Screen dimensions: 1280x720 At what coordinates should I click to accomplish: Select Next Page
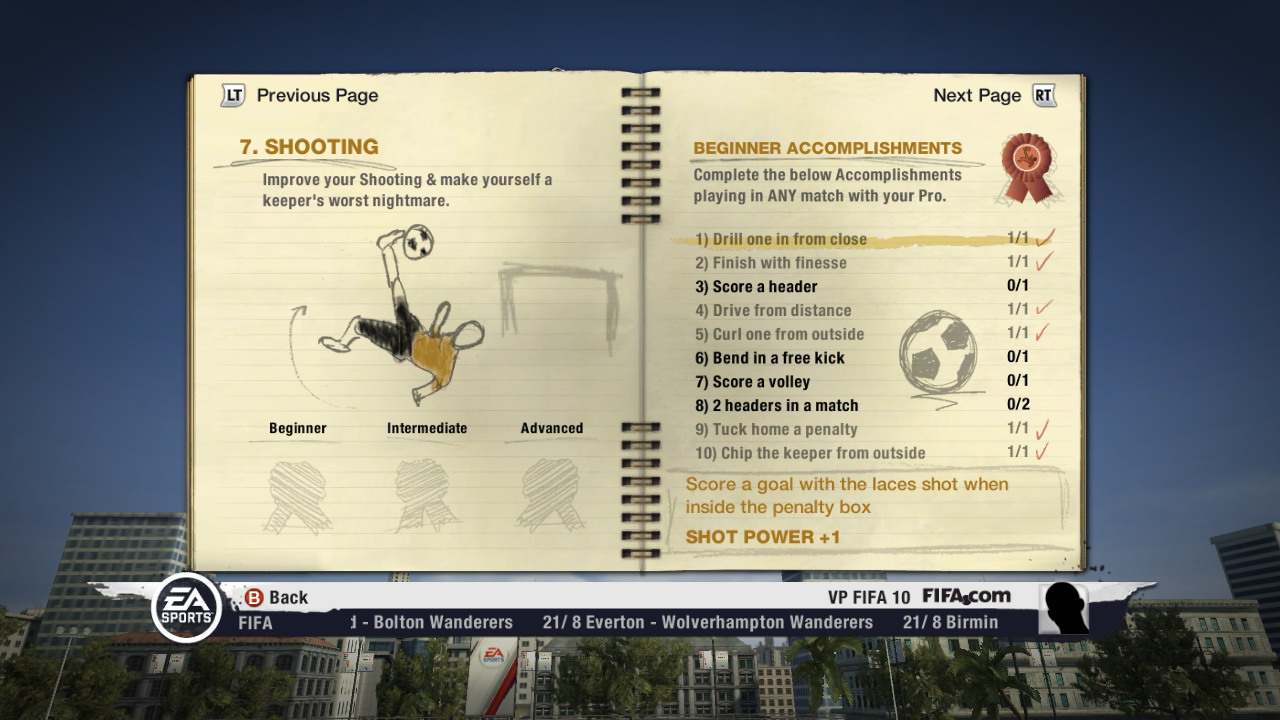(978, 95)
